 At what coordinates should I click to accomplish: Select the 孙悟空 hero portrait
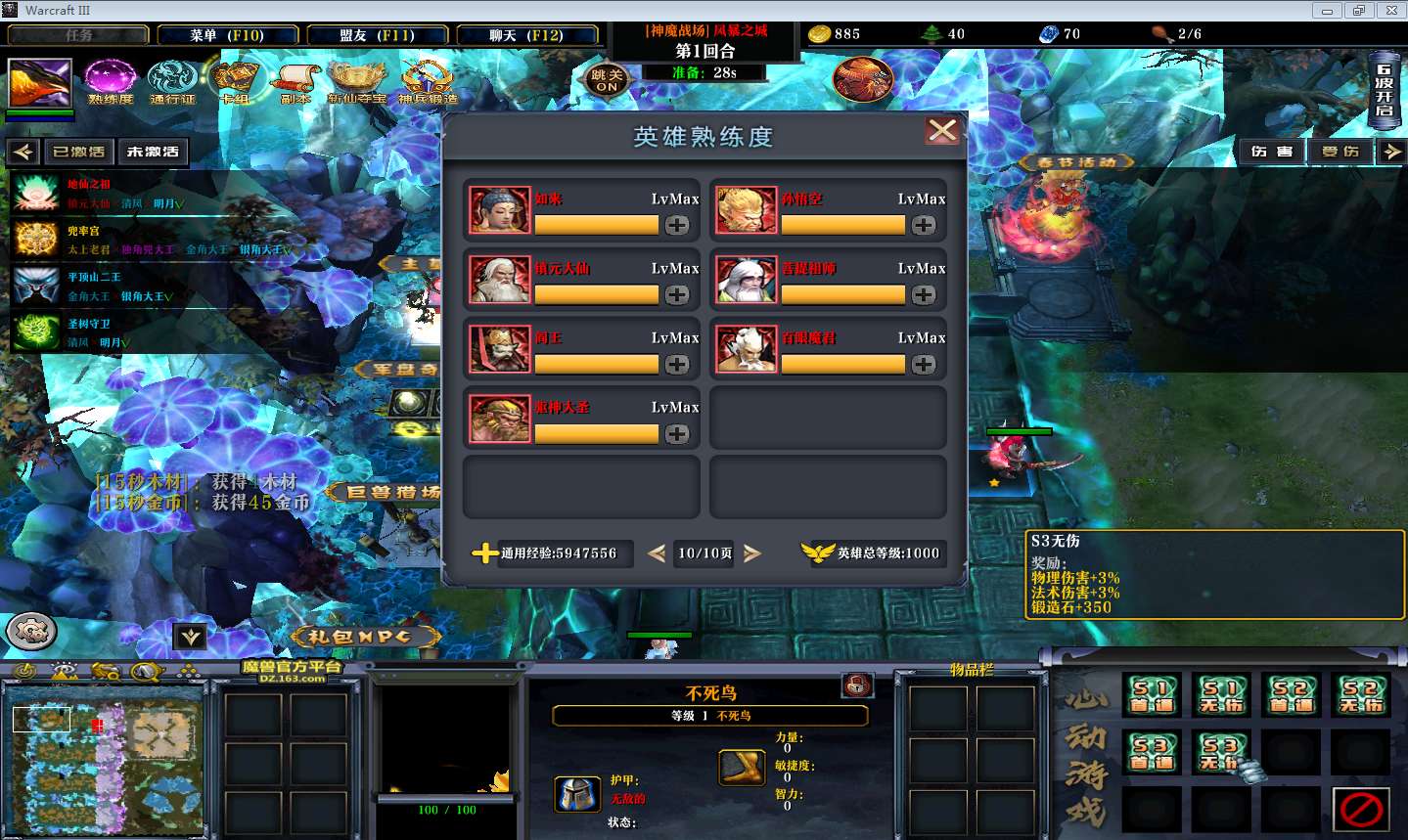(746, 209)
